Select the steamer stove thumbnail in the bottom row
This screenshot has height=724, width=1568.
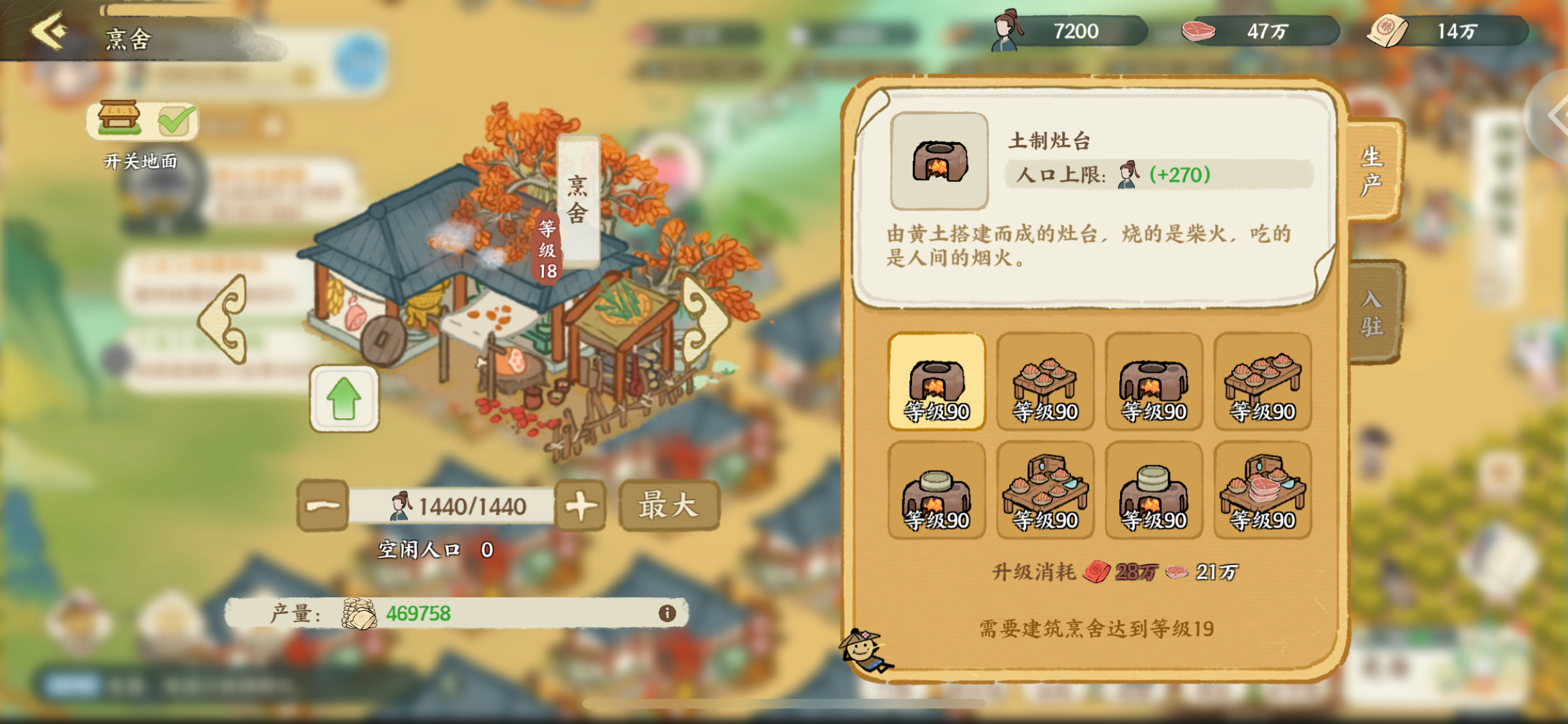(936, 490)
